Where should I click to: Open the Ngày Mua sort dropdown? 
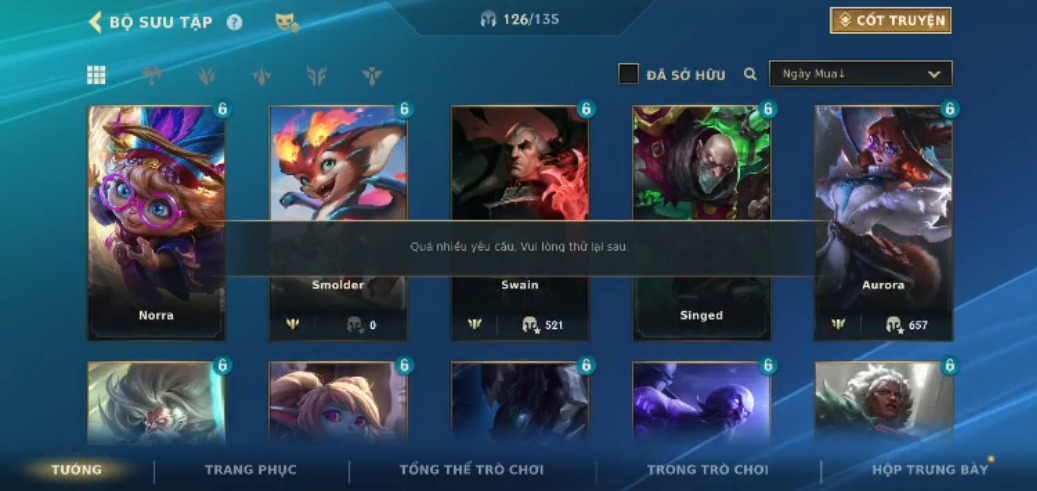pyautogui.click(x=860, y=74)
